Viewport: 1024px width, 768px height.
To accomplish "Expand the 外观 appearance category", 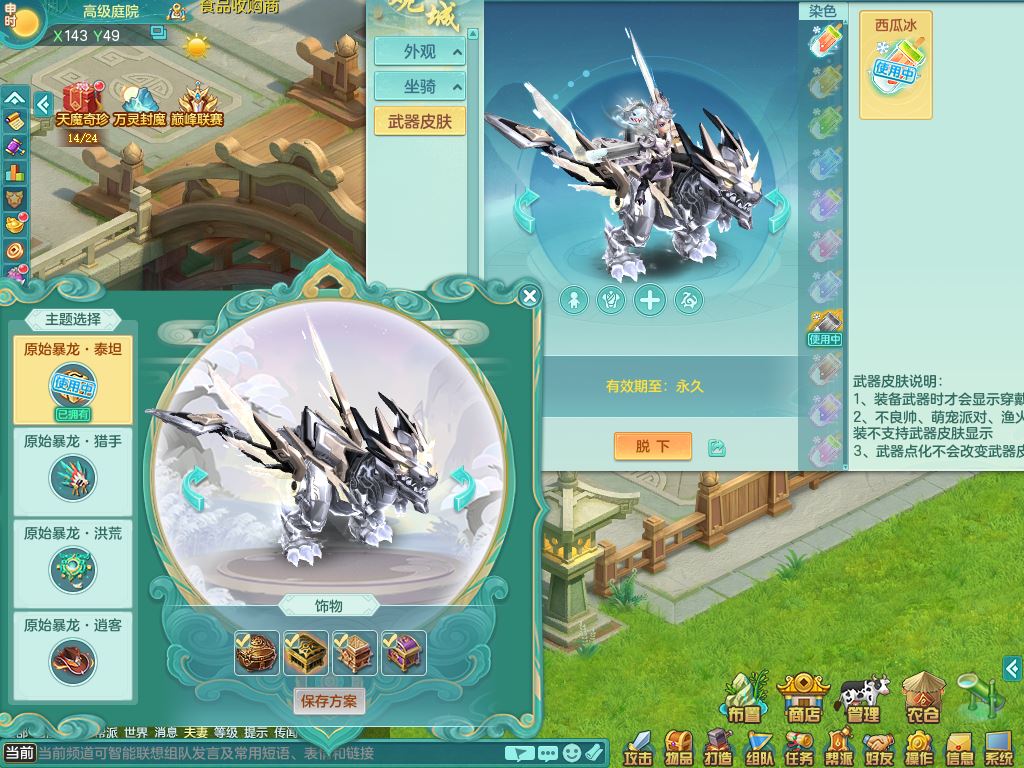I will (x=420, y=52).
